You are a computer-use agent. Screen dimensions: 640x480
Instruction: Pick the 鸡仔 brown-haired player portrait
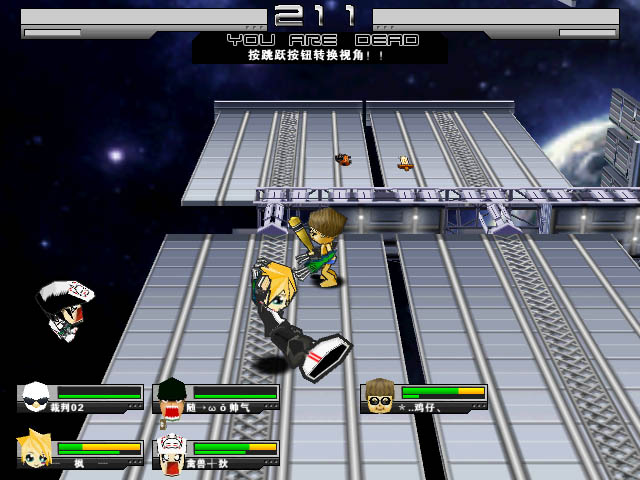(379, 396)
